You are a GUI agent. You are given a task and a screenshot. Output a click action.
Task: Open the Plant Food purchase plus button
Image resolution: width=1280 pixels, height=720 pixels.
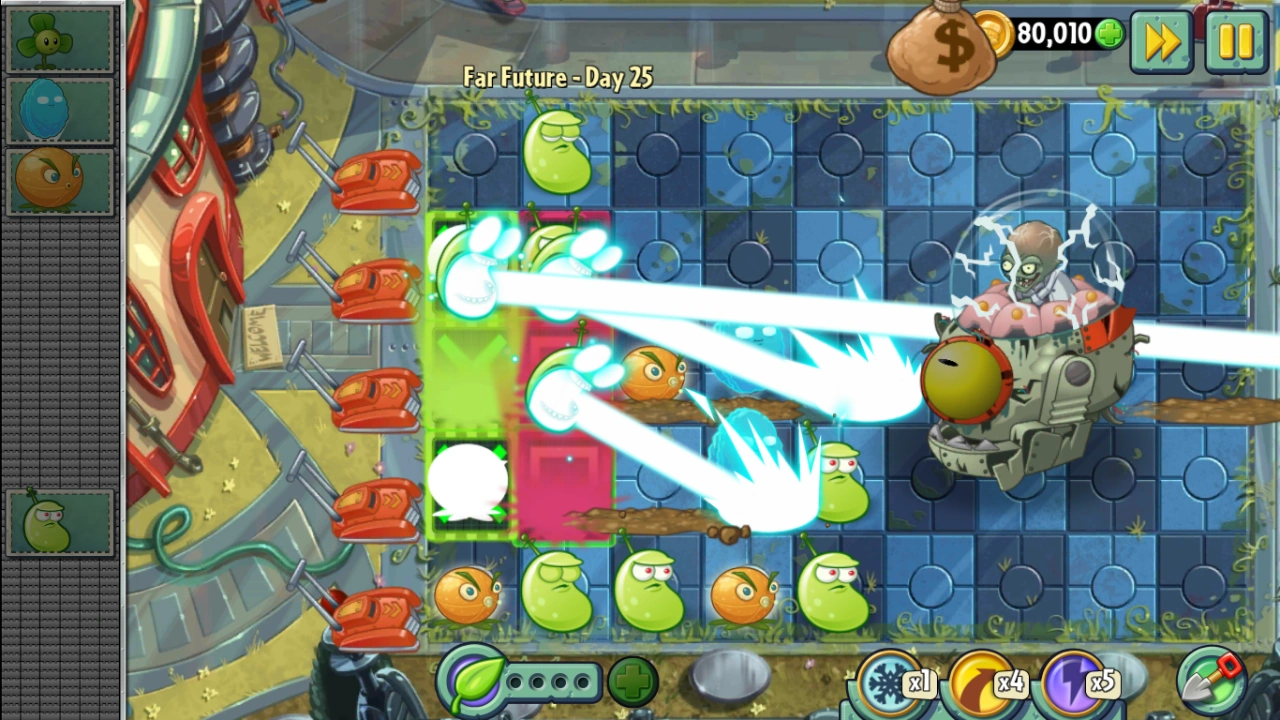(x=633, y=682)
